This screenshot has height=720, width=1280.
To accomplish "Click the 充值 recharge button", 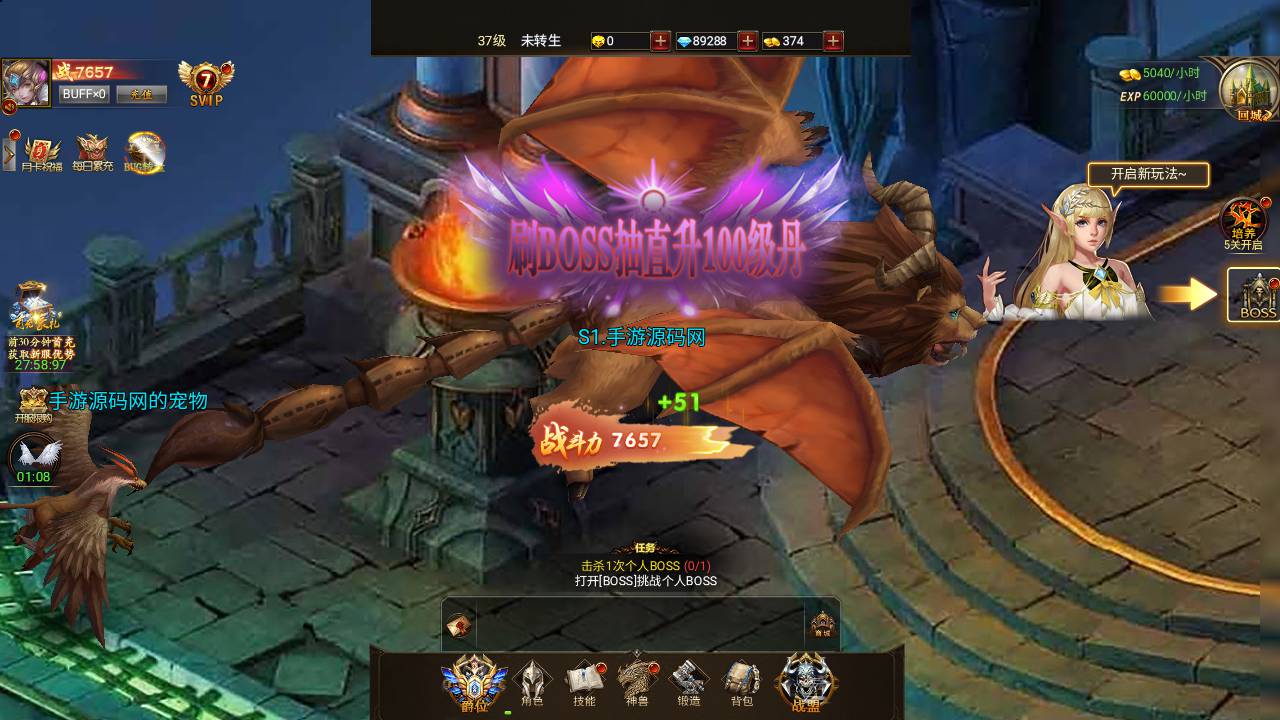I will 141,94.
